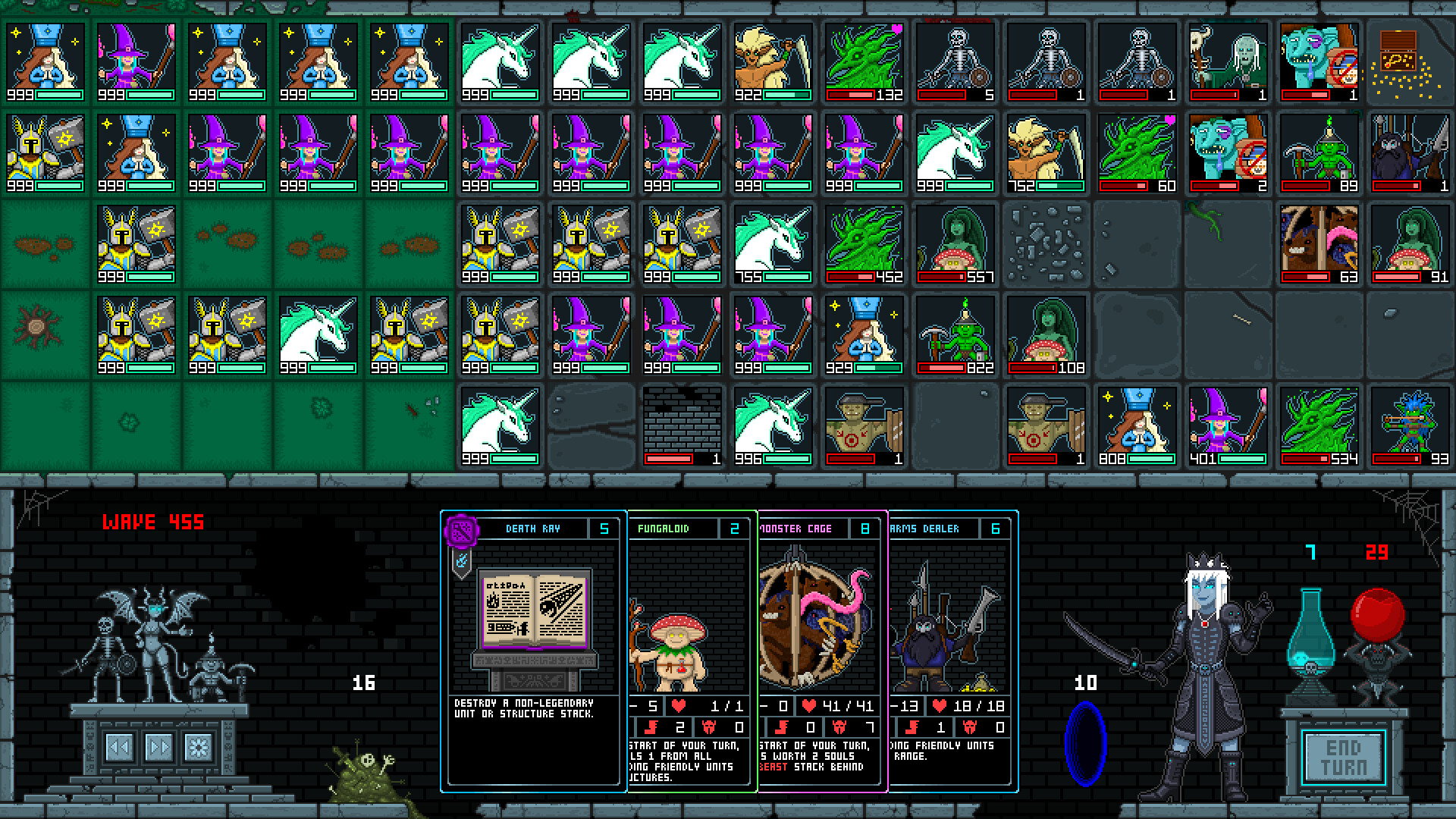Click the WAVE 455 counter label
Screen dimensions: 1456x819
(153, 522)
